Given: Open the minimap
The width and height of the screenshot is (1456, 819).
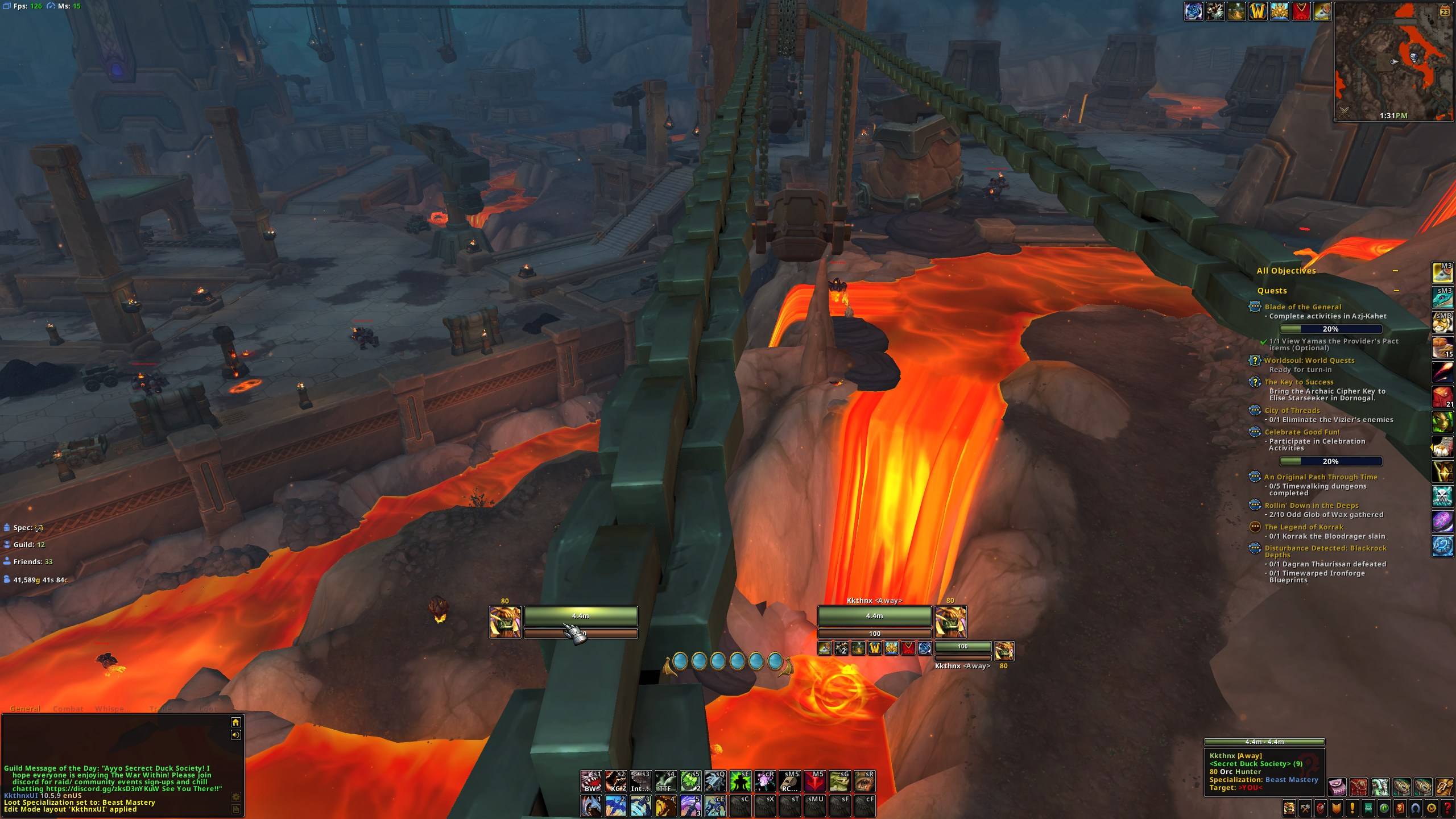Looking at the screenshot, I should click(x=1393, y=61).
